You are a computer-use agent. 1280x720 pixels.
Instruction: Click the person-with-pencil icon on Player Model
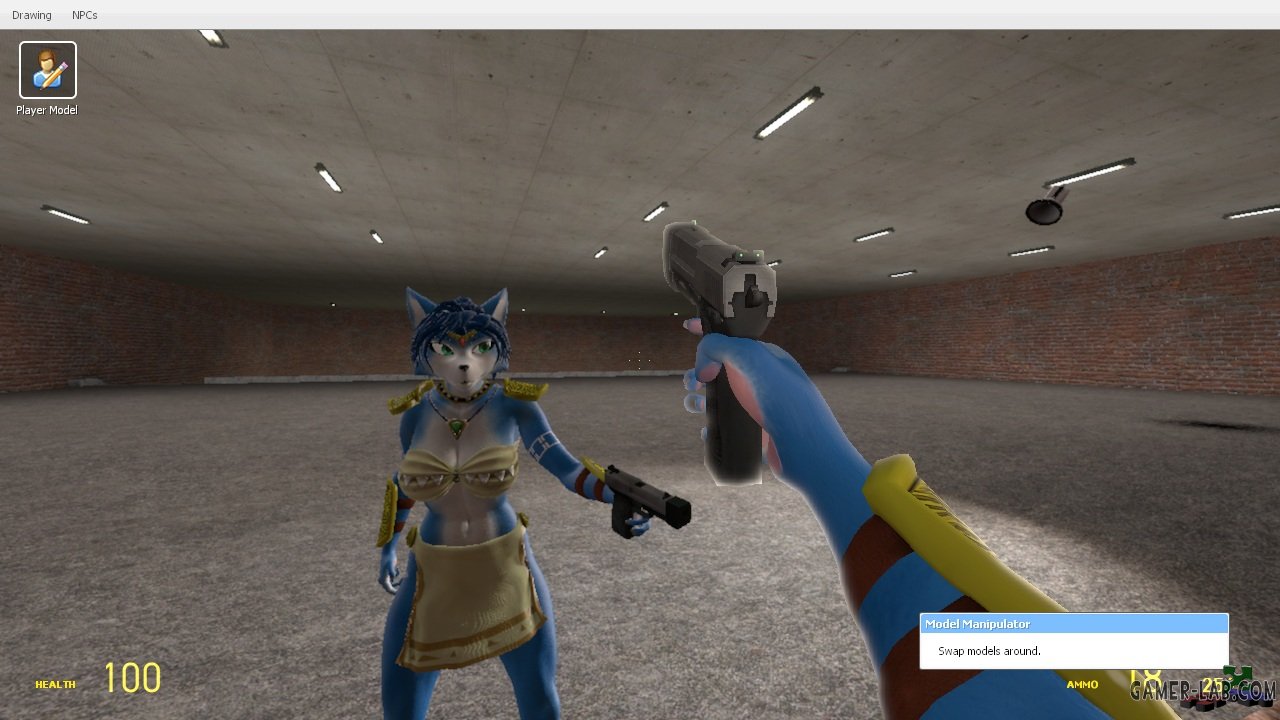(x=46, y=68)
